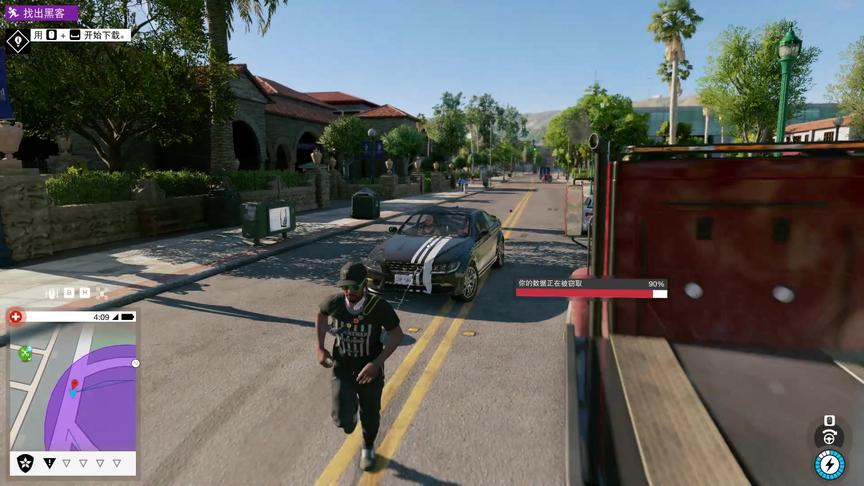Image resolution: width=864 pixels, height=486 pixels.
Task: Click the black warning triangle alert icon
Action: 50,463
